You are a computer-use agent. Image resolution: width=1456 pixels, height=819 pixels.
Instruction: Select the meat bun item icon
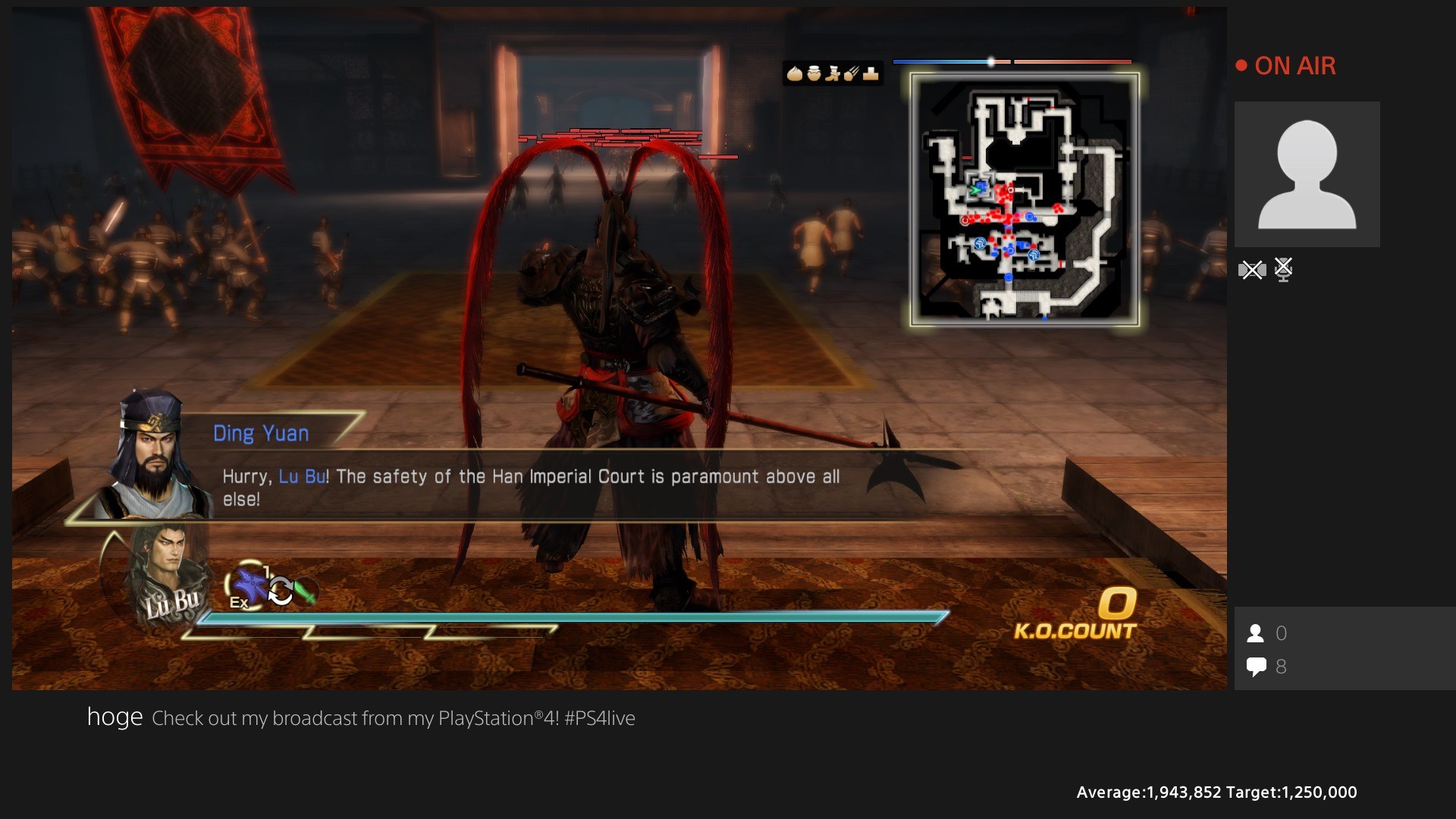click(794, 74)
